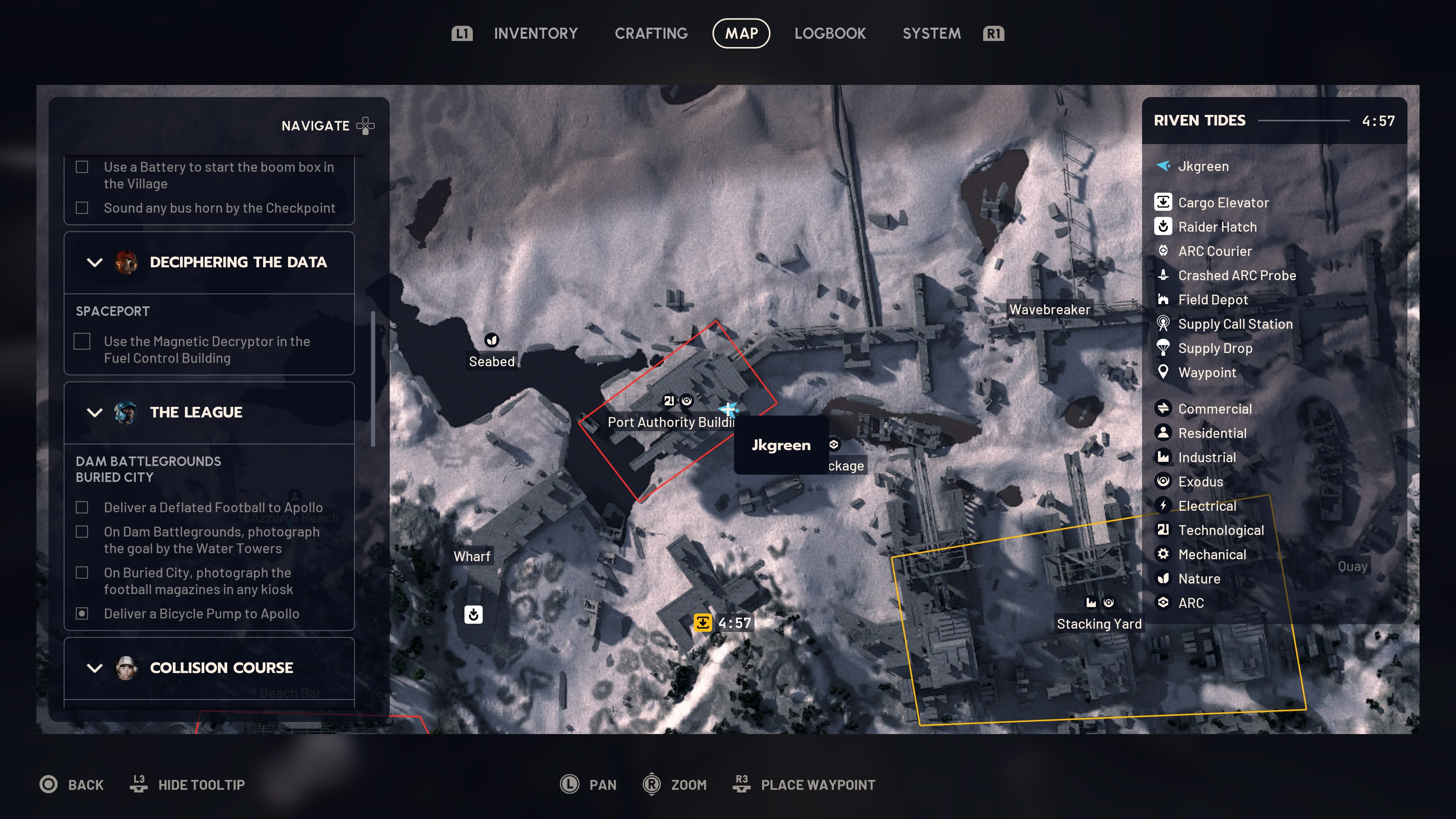Check 'Deliver a Deflated Football to Apollo'

[x=82, y=508]
